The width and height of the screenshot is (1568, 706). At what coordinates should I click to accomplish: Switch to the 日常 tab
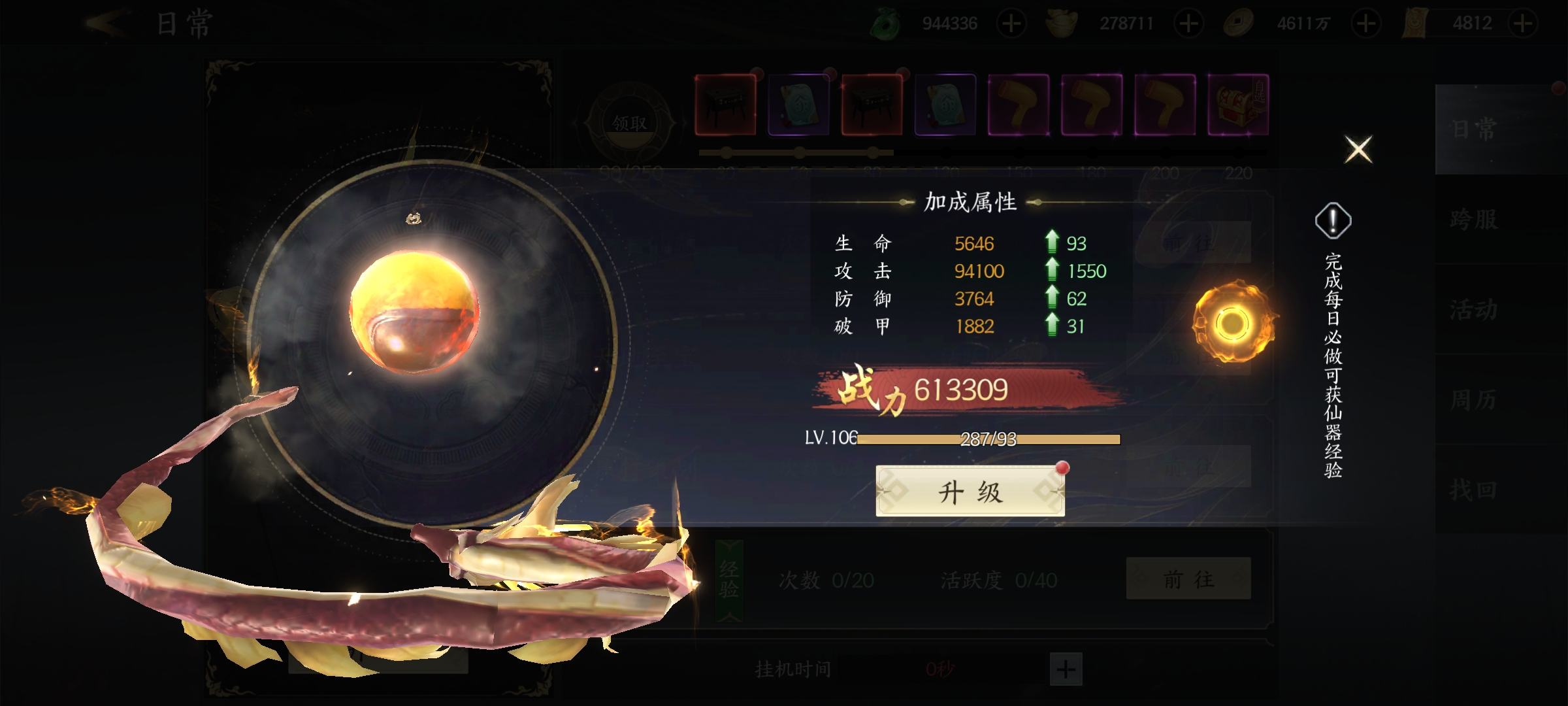pyautogui.click(x=1475, y=129)
